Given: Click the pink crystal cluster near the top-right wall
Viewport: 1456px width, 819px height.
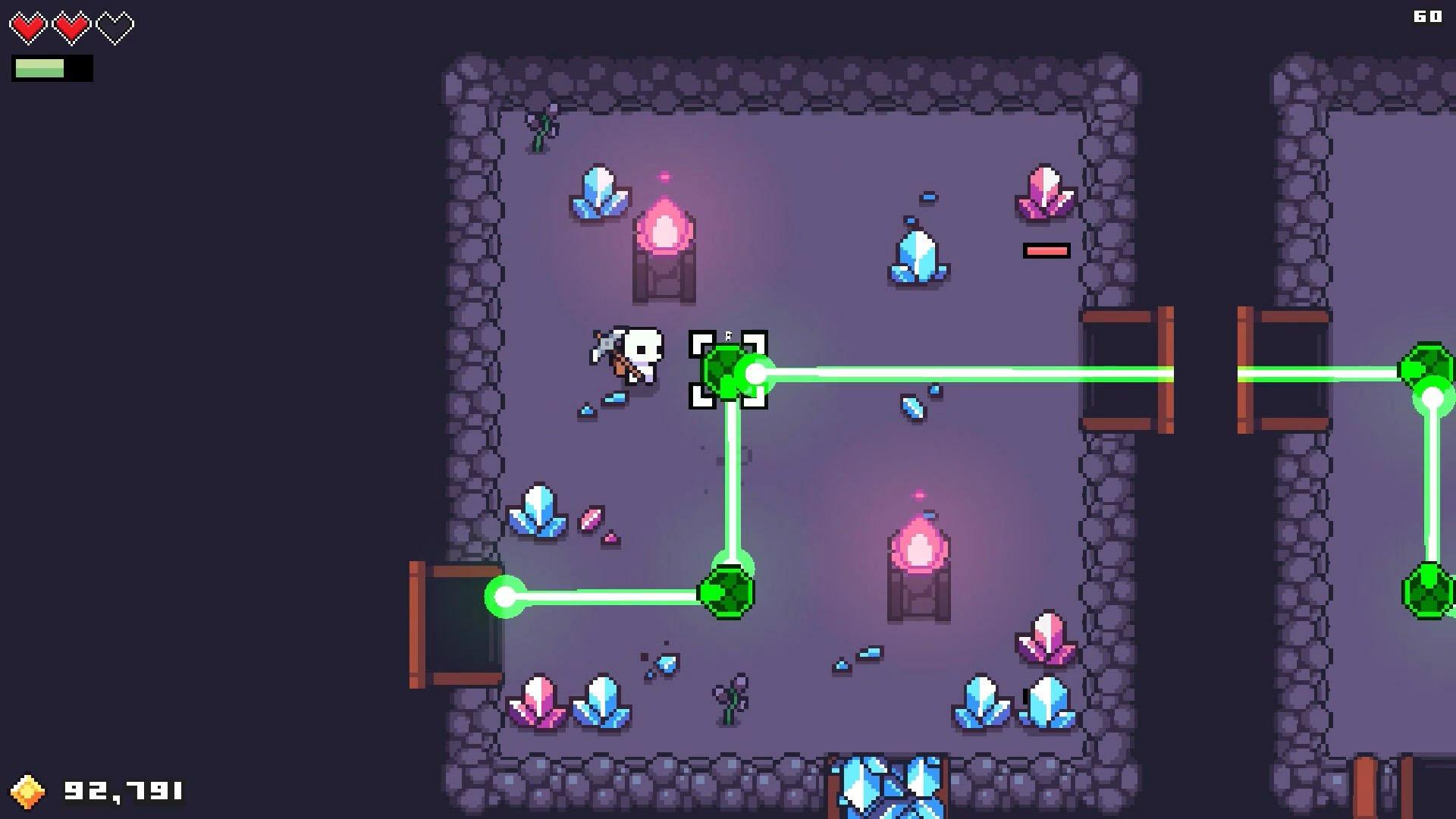Looking at the screenshot, I should coord(1044,196).
